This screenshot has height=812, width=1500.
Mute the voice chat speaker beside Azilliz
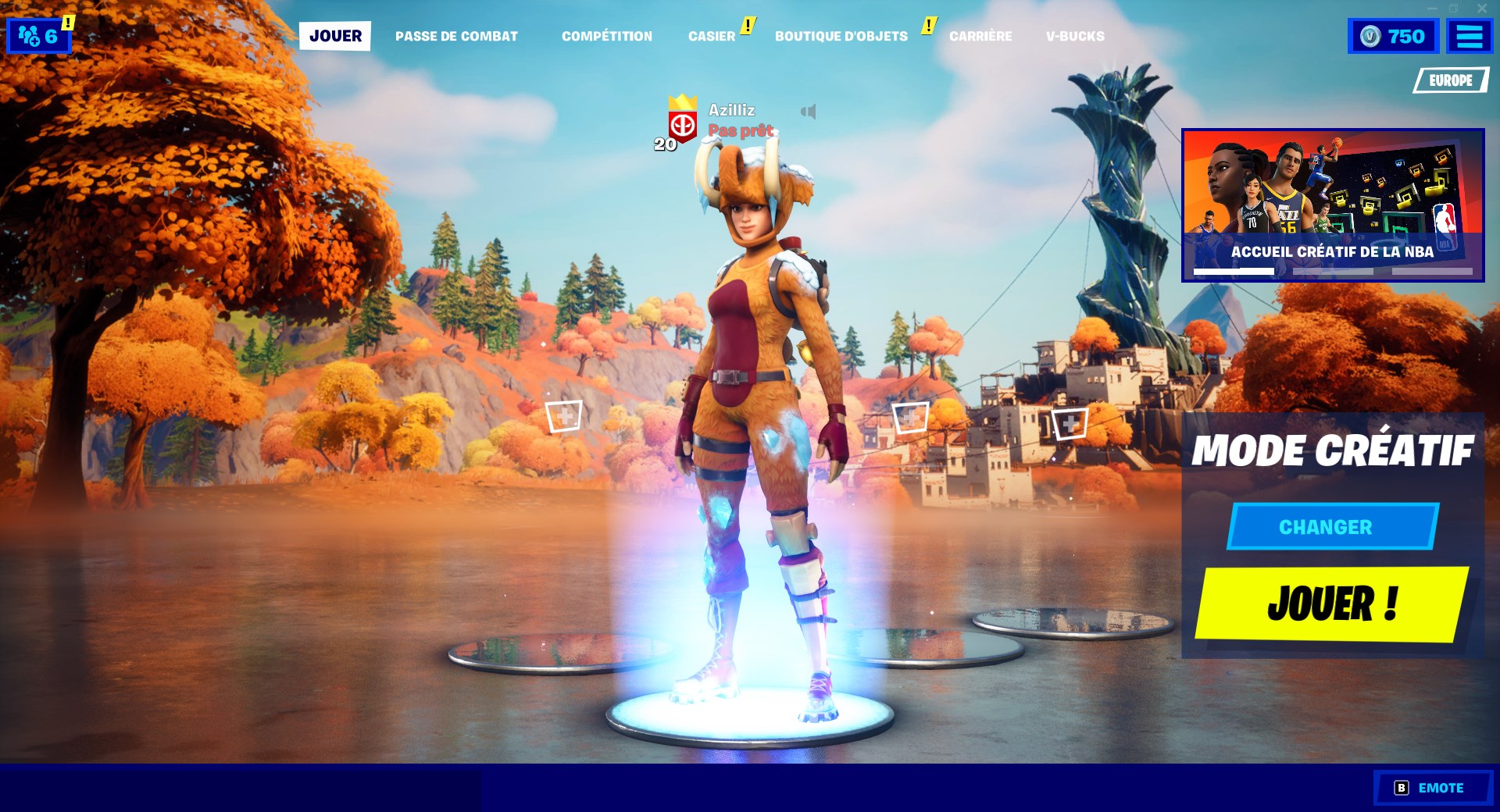point(810,112)
